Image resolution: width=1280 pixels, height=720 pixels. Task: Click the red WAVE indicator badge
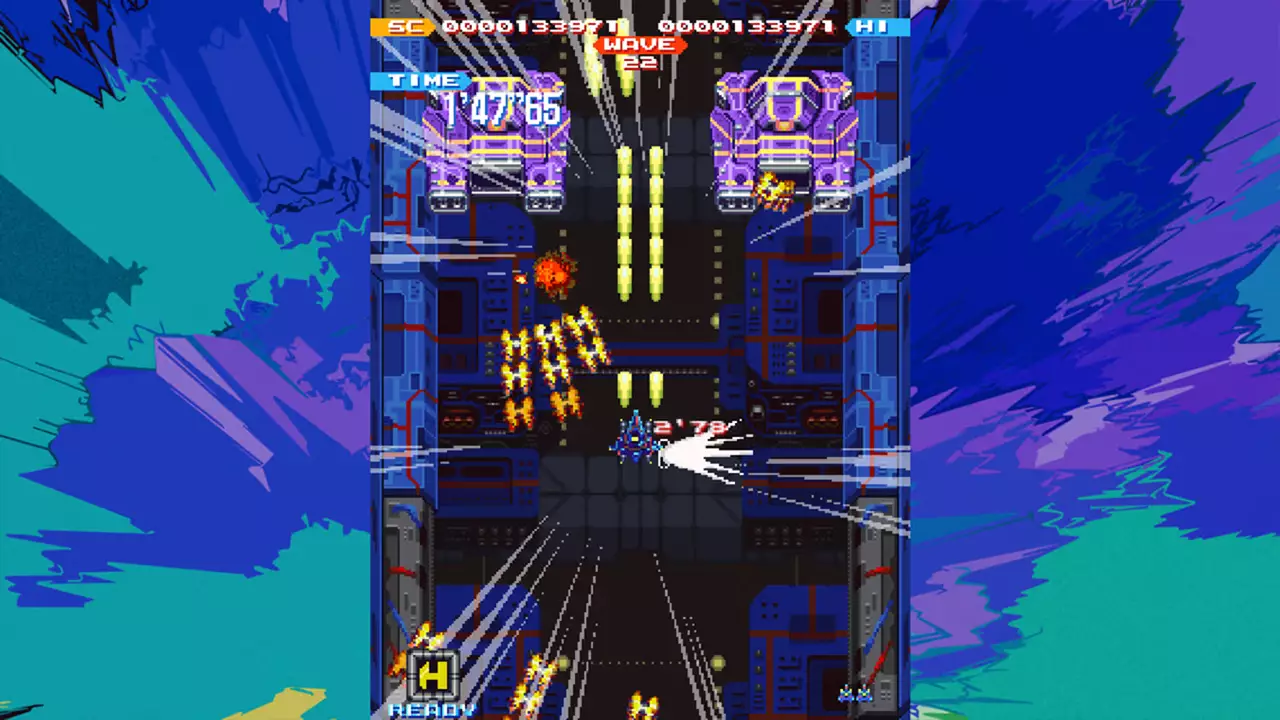click(x=640, y=44)
